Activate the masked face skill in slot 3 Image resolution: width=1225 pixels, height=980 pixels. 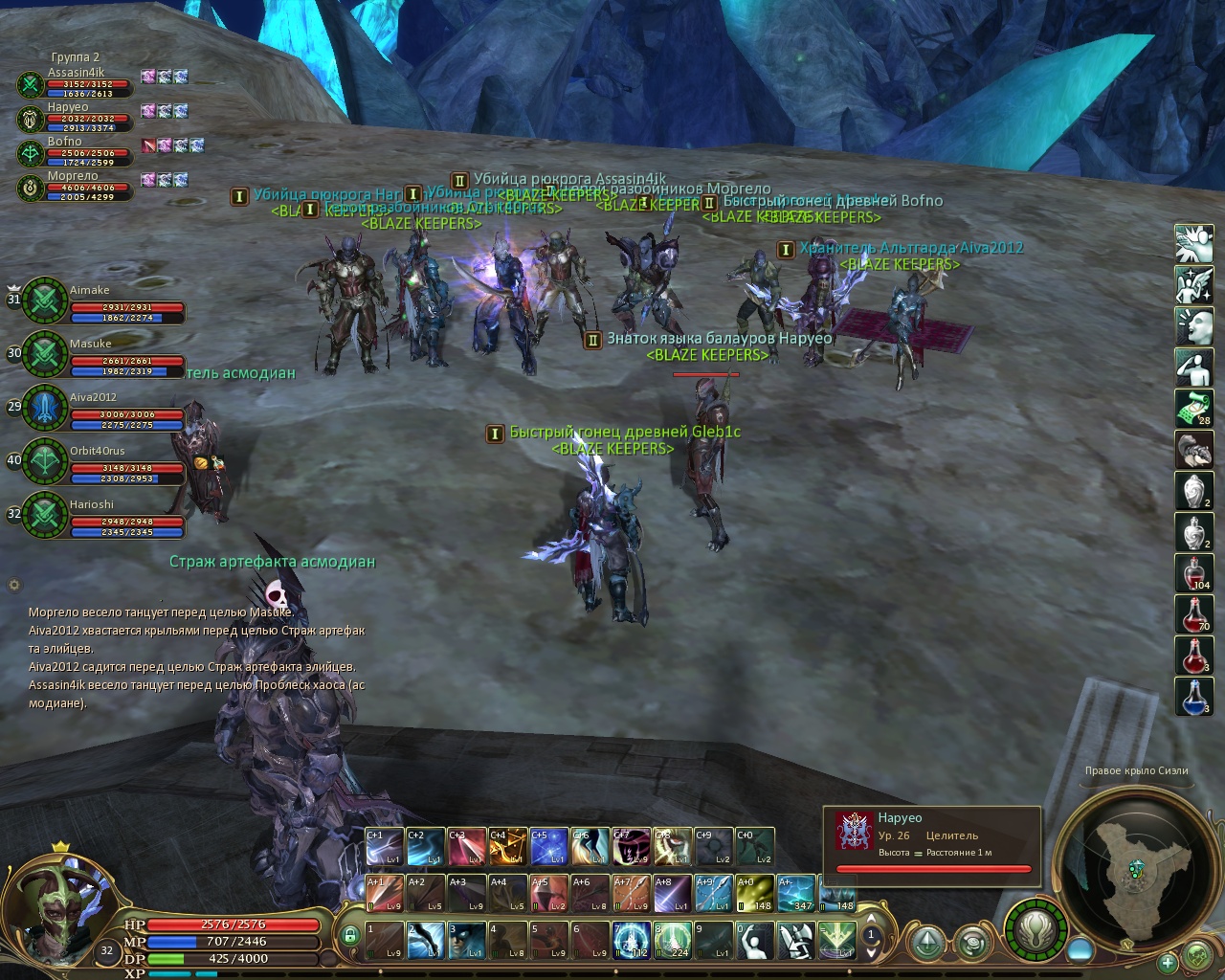coord(467,941)
